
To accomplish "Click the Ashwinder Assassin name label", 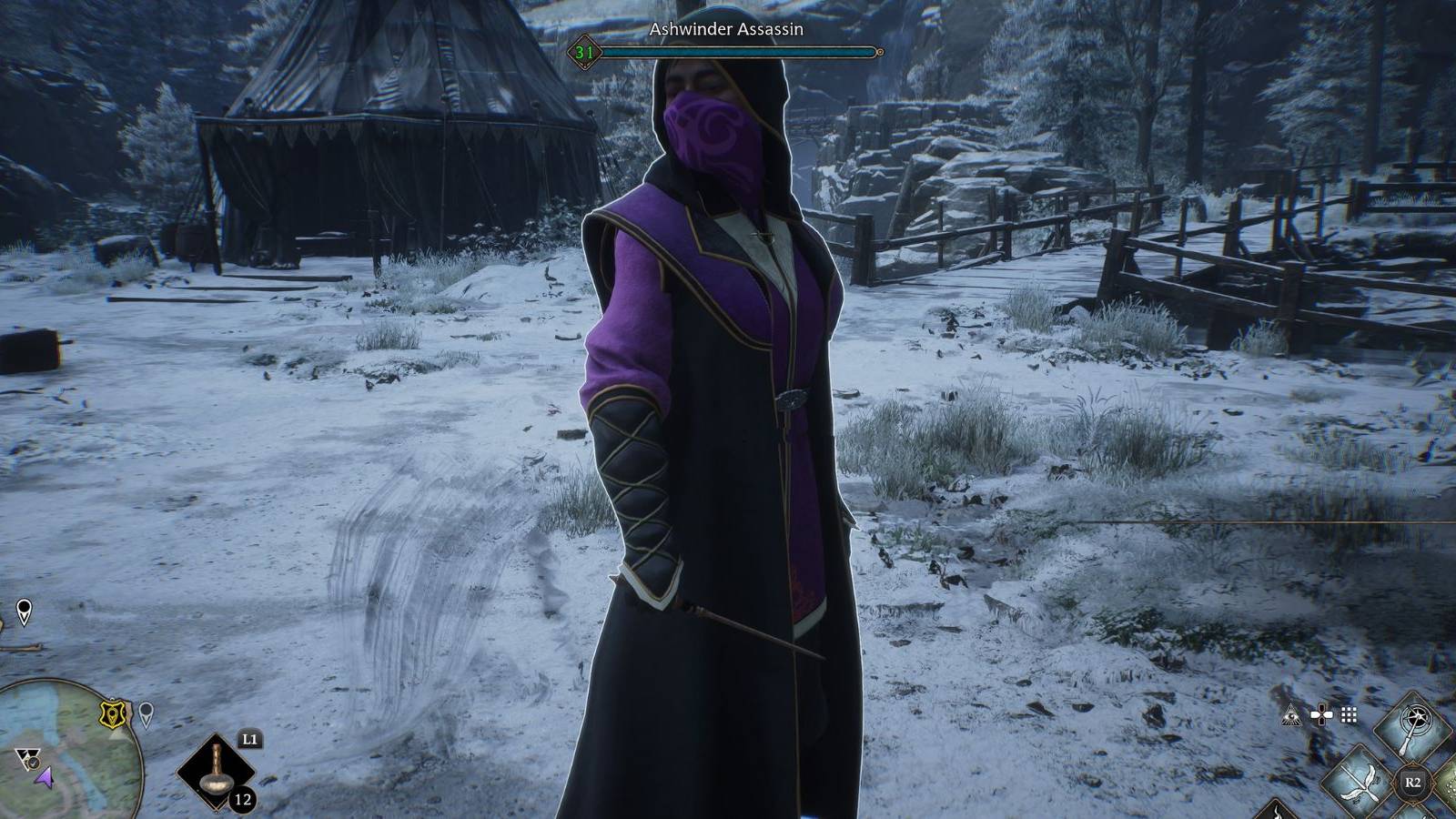I will click(x=725, y=30).
